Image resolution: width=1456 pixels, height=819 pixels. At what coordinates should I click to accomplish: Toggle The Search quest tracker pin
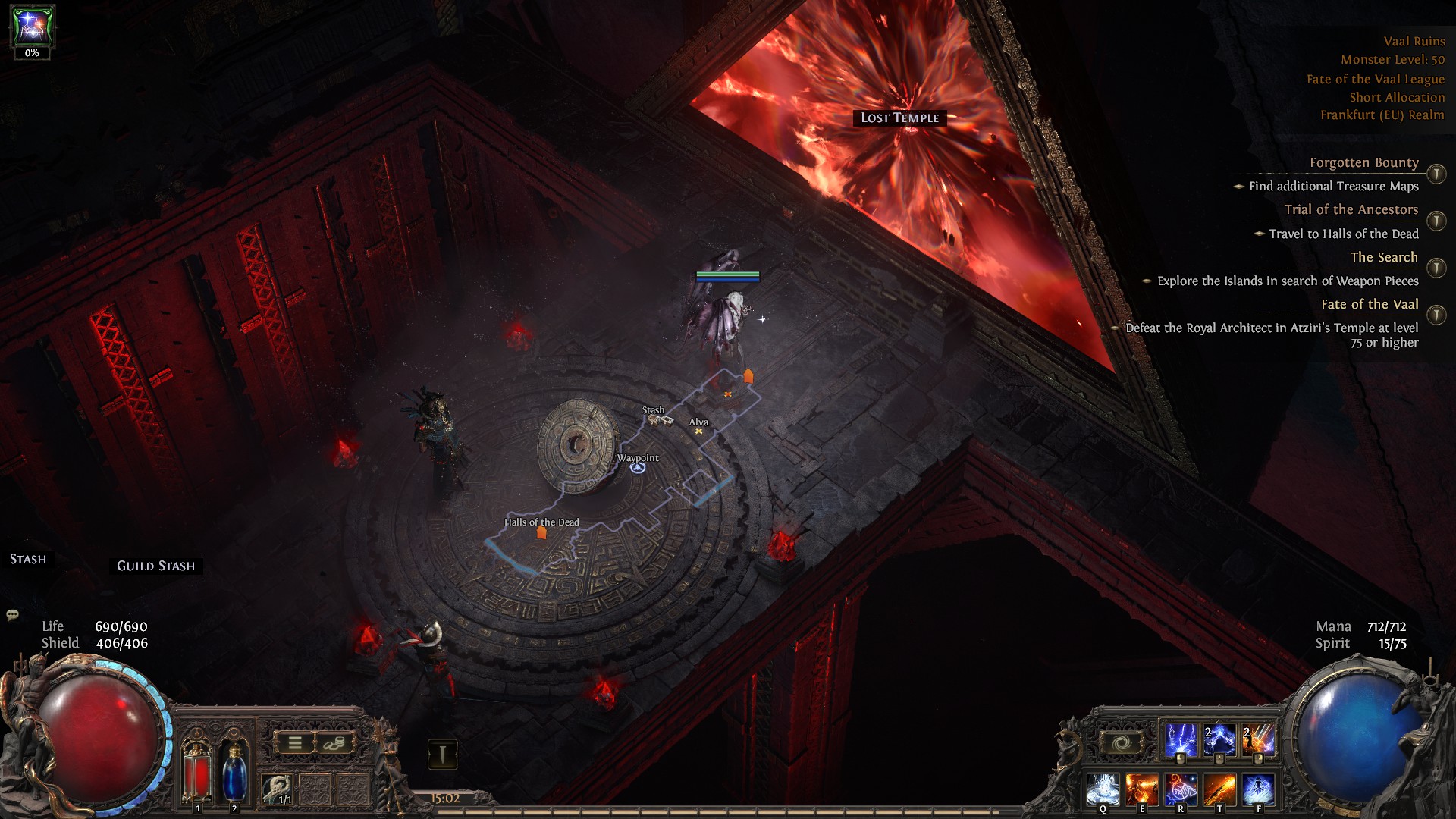click(1436, 268)
